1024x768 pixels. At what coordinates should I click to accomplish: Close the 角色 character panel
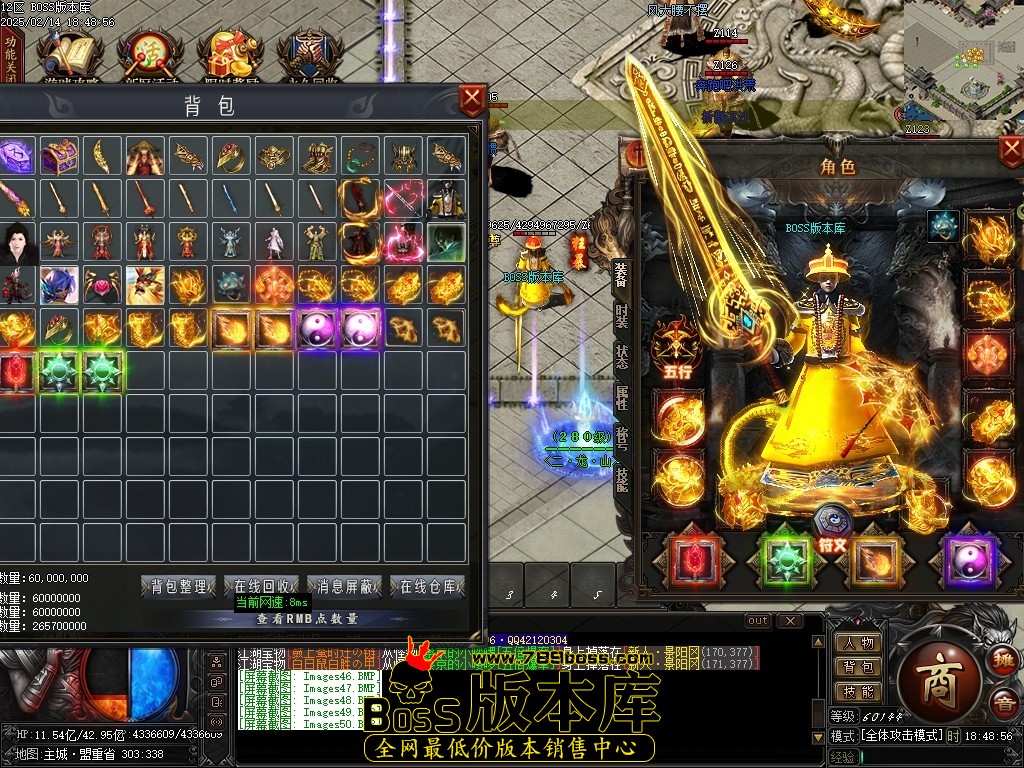pos(1011,151)
